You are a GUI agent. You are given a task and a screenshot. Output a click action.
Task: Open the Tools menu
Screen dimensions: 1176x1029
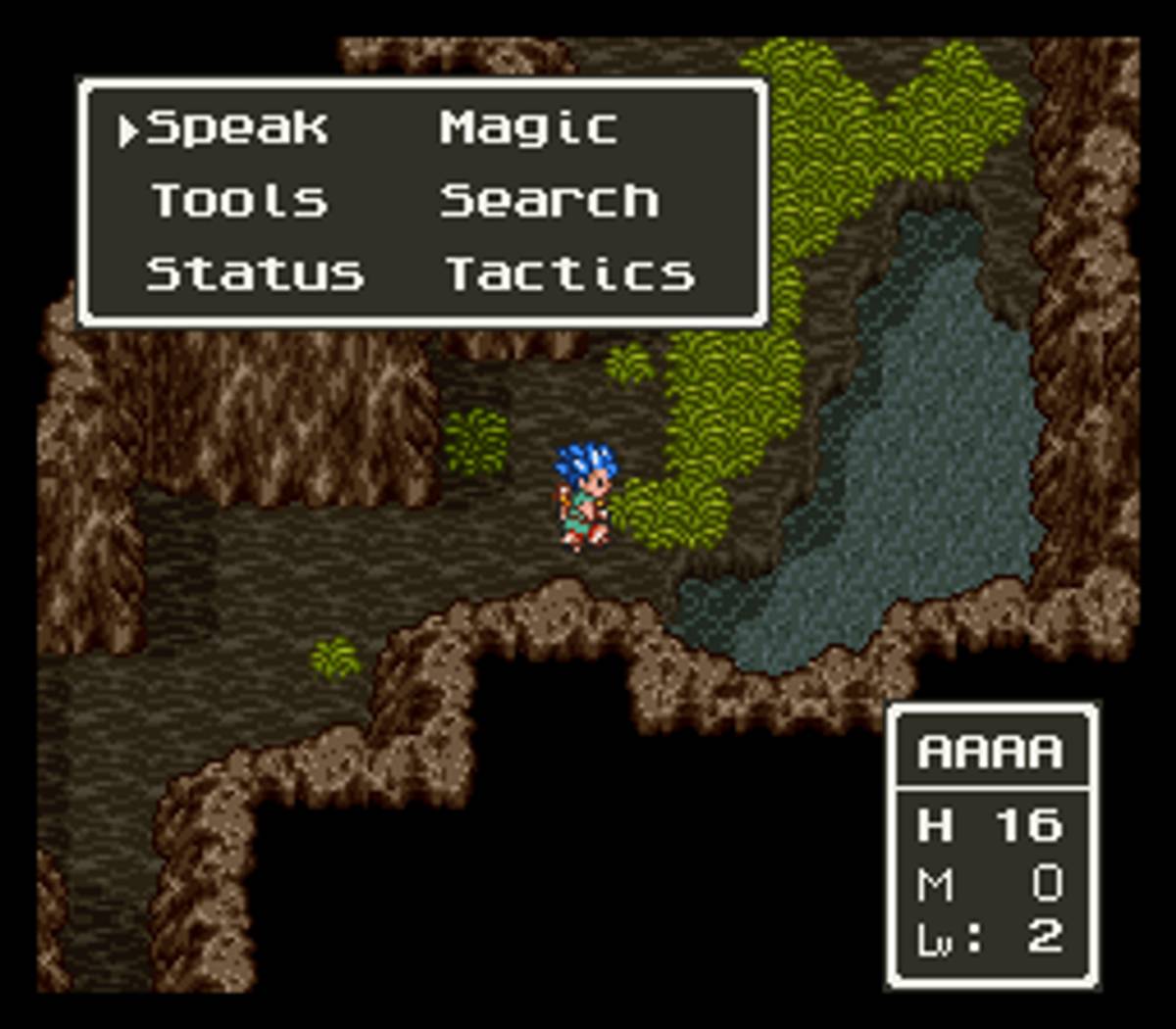[239, 201]
